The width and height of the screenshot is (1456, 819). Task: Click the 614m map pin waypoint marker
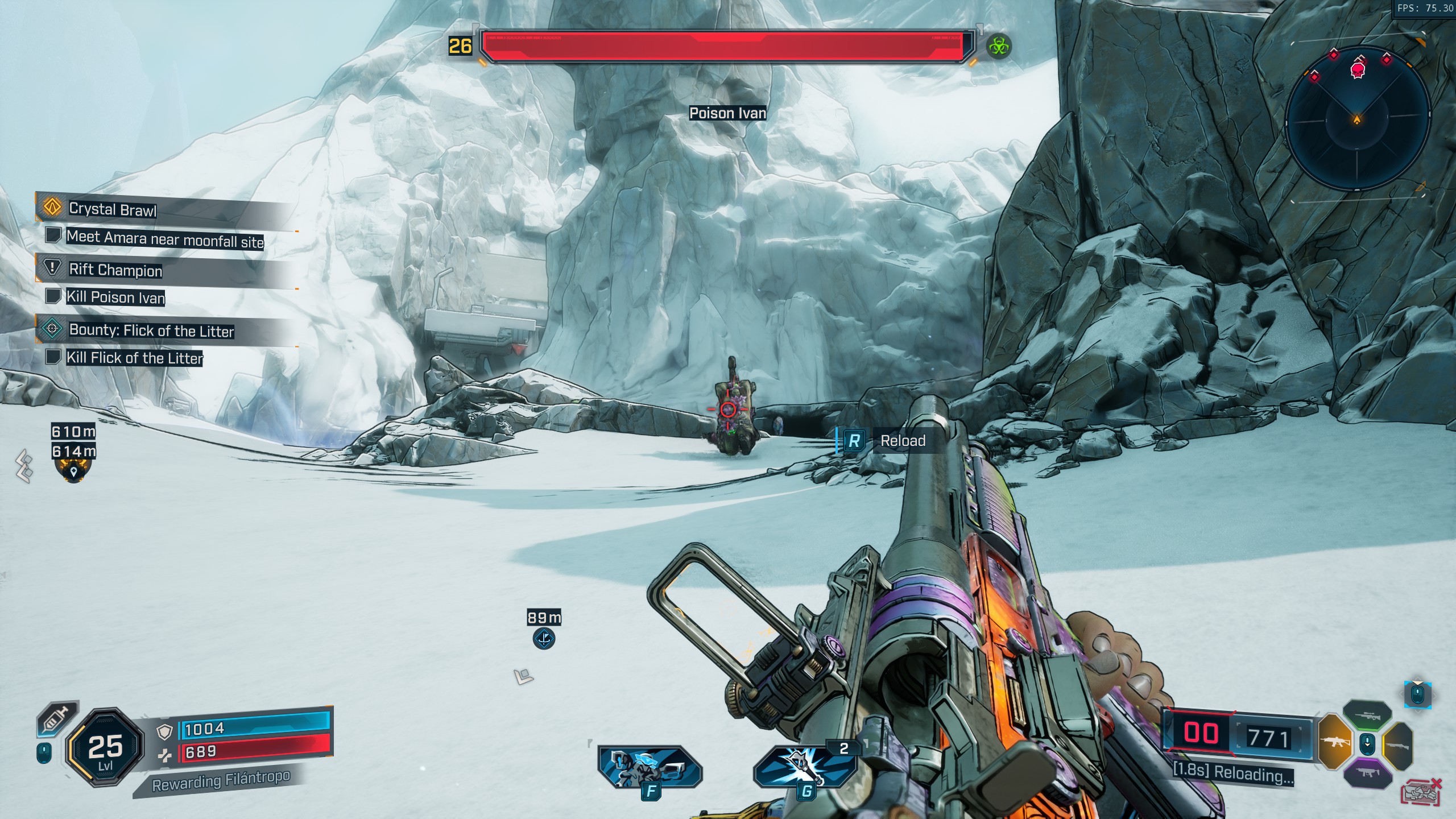[x=73, y=471]
